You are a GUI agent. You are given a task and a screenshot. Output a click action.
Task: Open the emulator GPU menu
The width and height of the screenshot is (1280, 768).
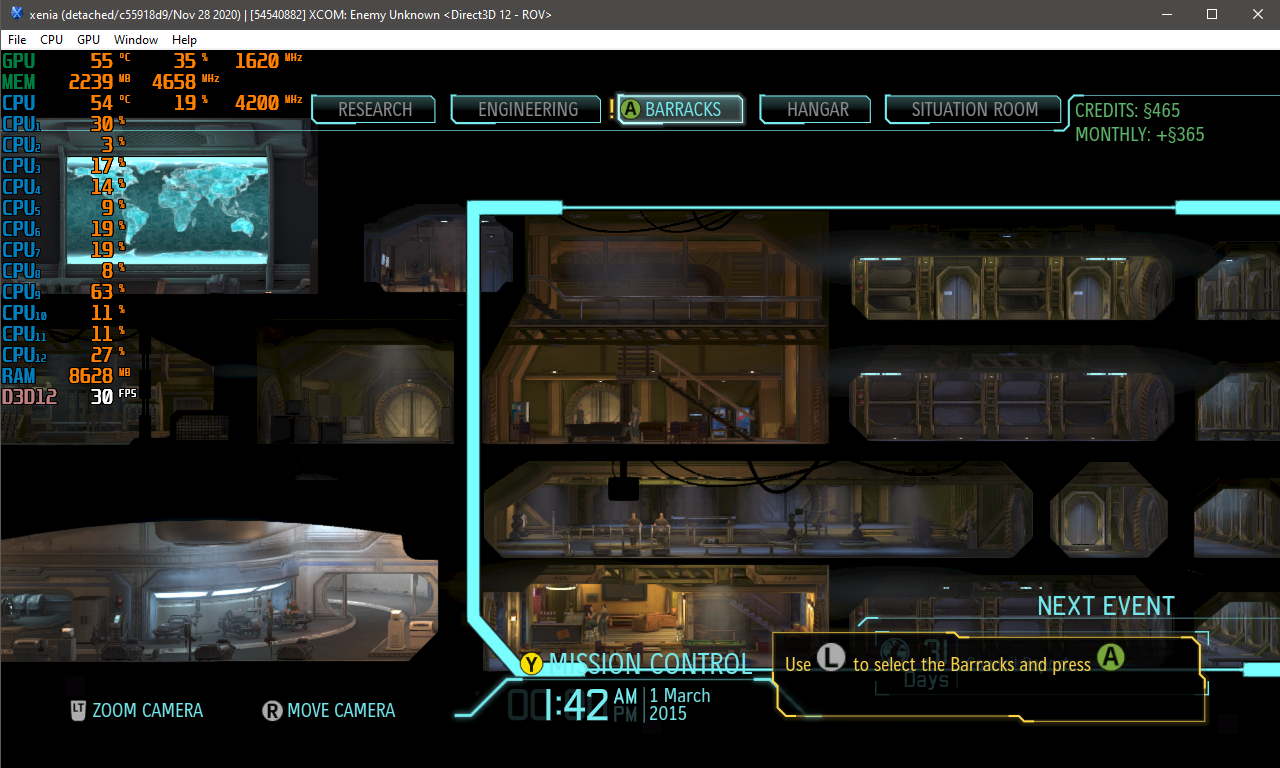(88, 40)
